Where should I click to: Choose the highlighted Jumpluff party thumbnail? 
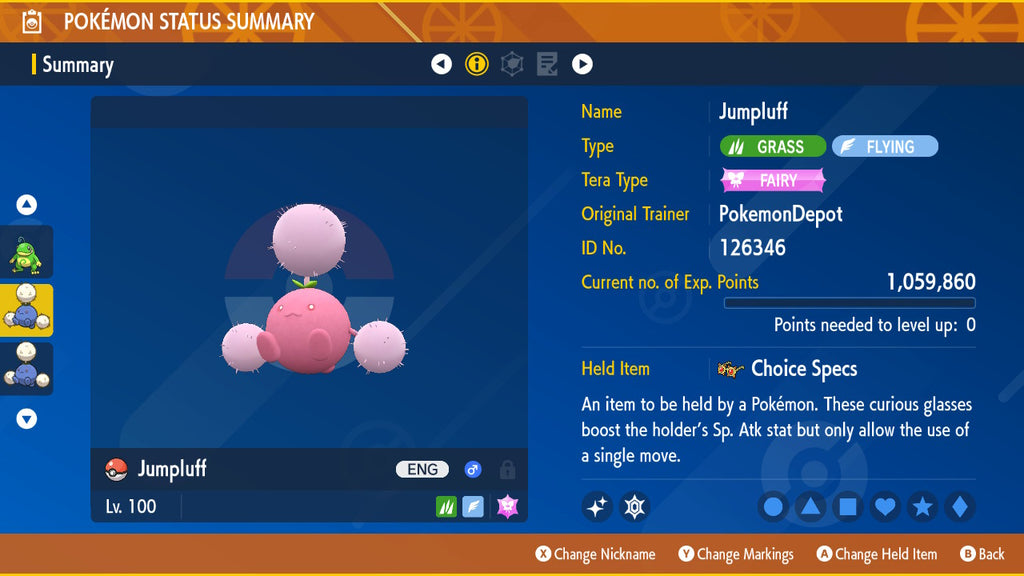coord(27,310)
